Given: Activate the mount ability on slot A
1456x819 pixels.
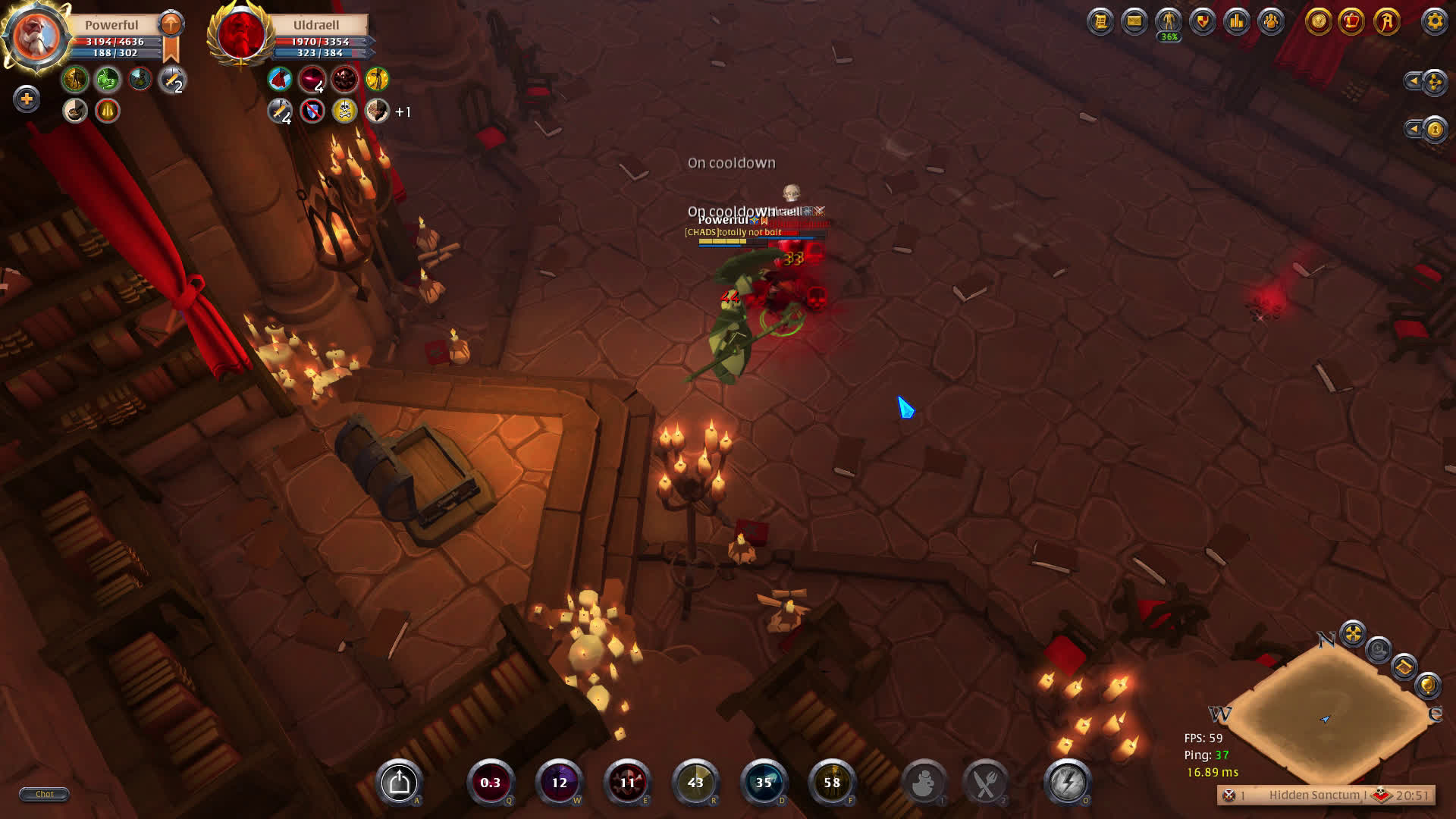Looking at the screenshot, I should pyautogui.click(x=400, y=782).
